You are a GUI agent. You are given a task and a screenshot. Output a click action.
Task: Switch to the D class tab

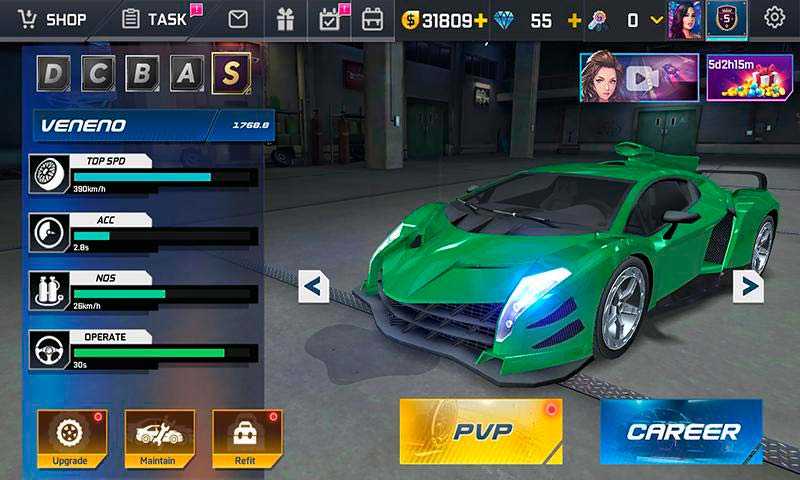click(55, 73)
